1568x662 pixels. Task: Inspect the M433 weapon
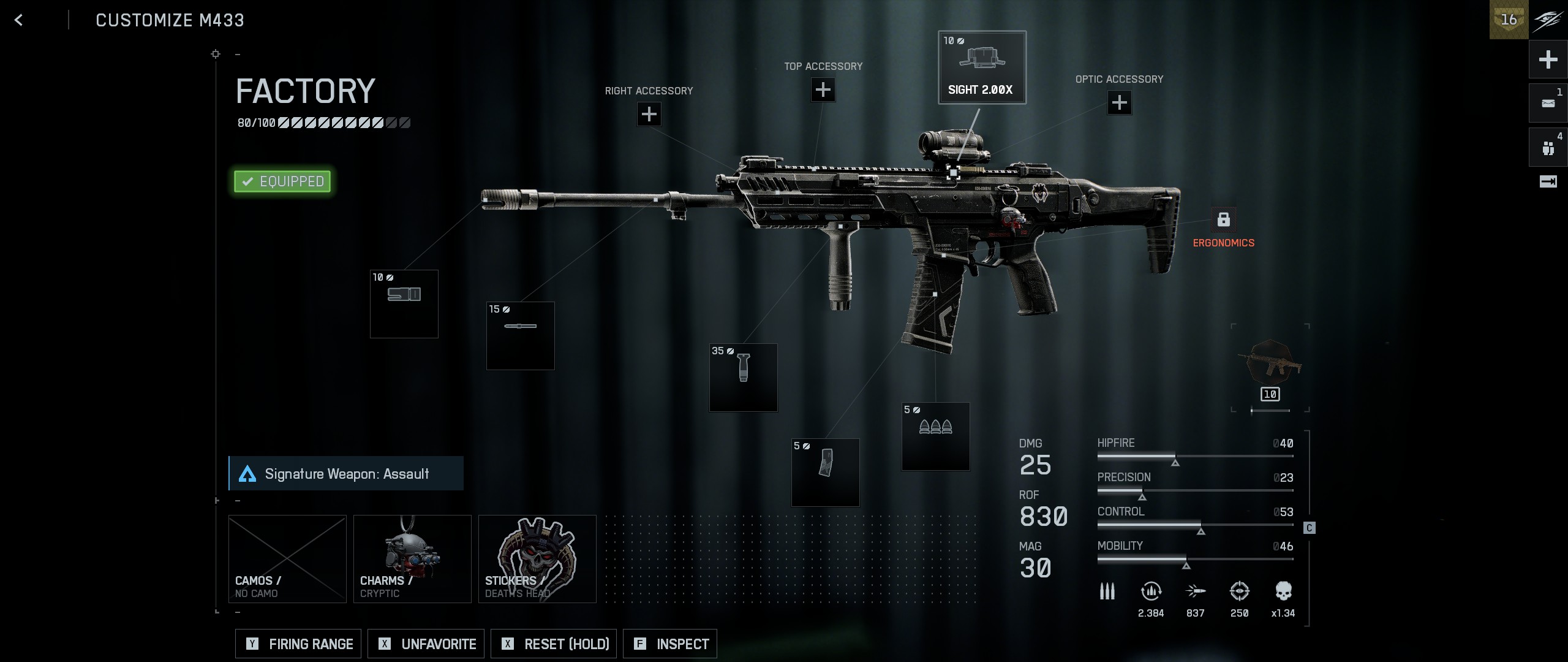670,644
